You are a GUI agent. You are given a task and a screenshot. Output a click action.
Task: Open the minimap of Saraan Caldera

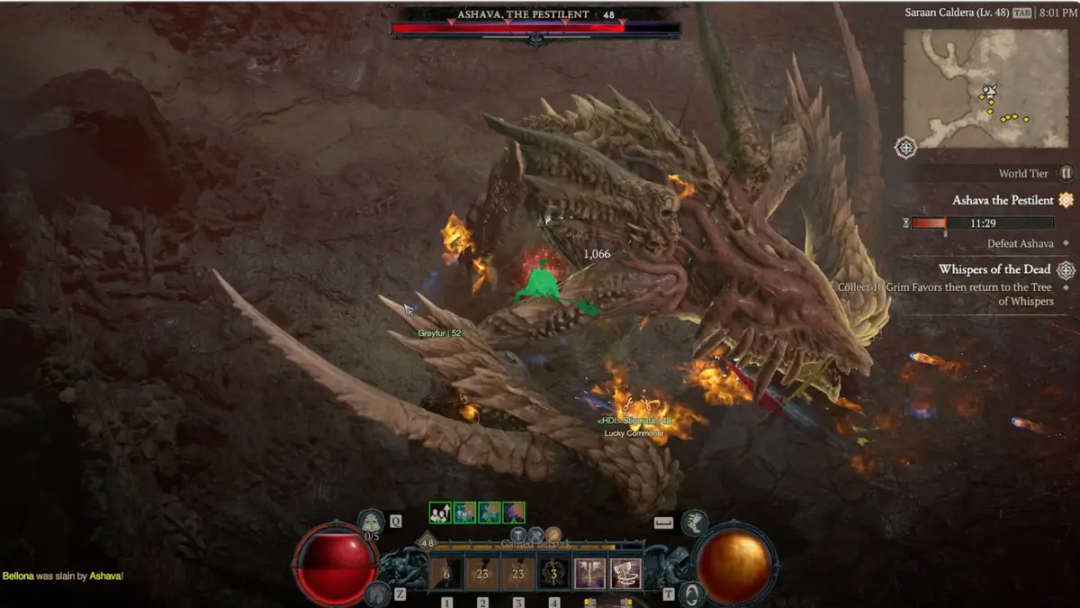coord(985,88)
